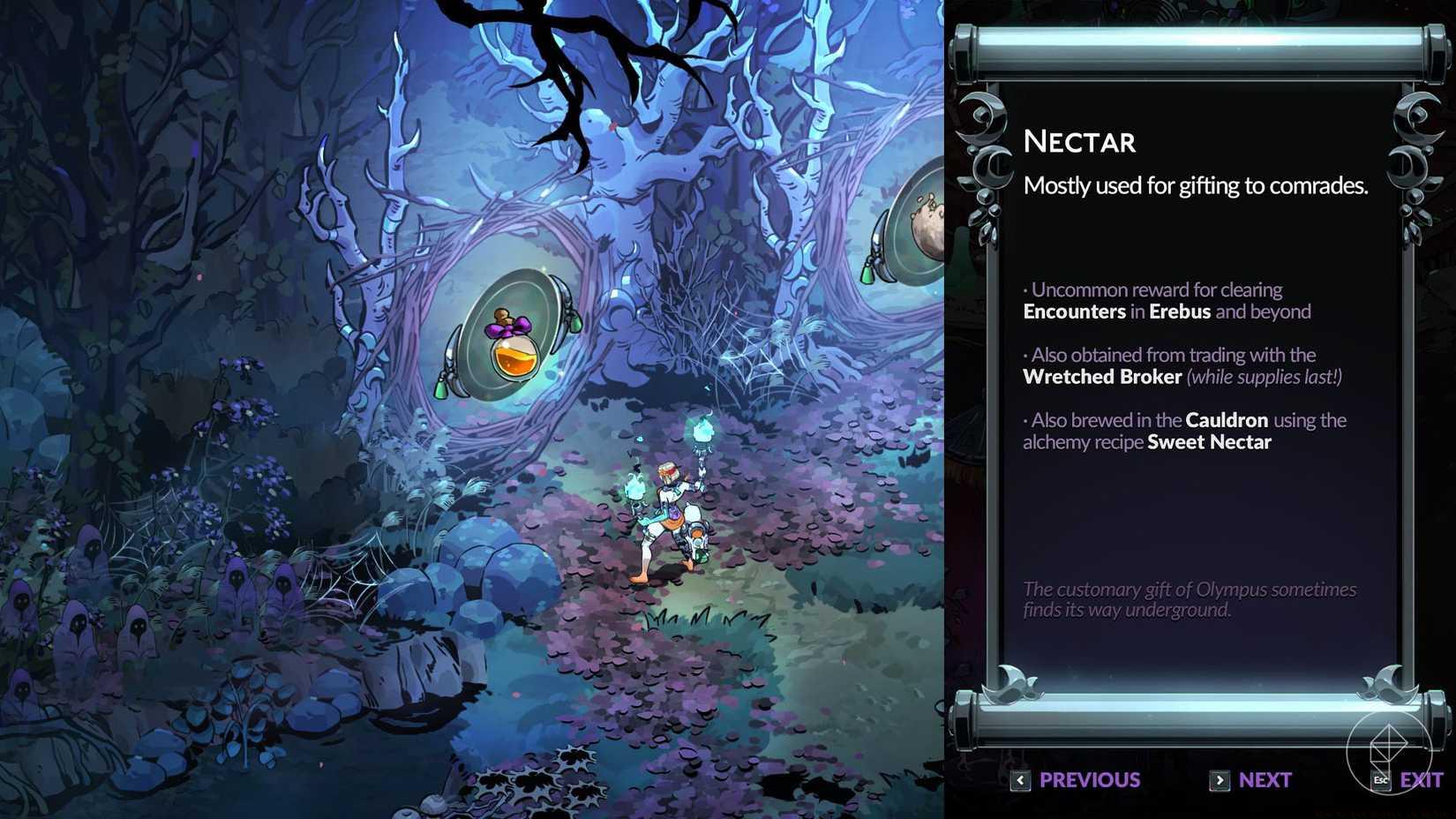Select the Nectar title heading
The width and height of the screenshot is (1456, 819).
tap(1078, 141)
